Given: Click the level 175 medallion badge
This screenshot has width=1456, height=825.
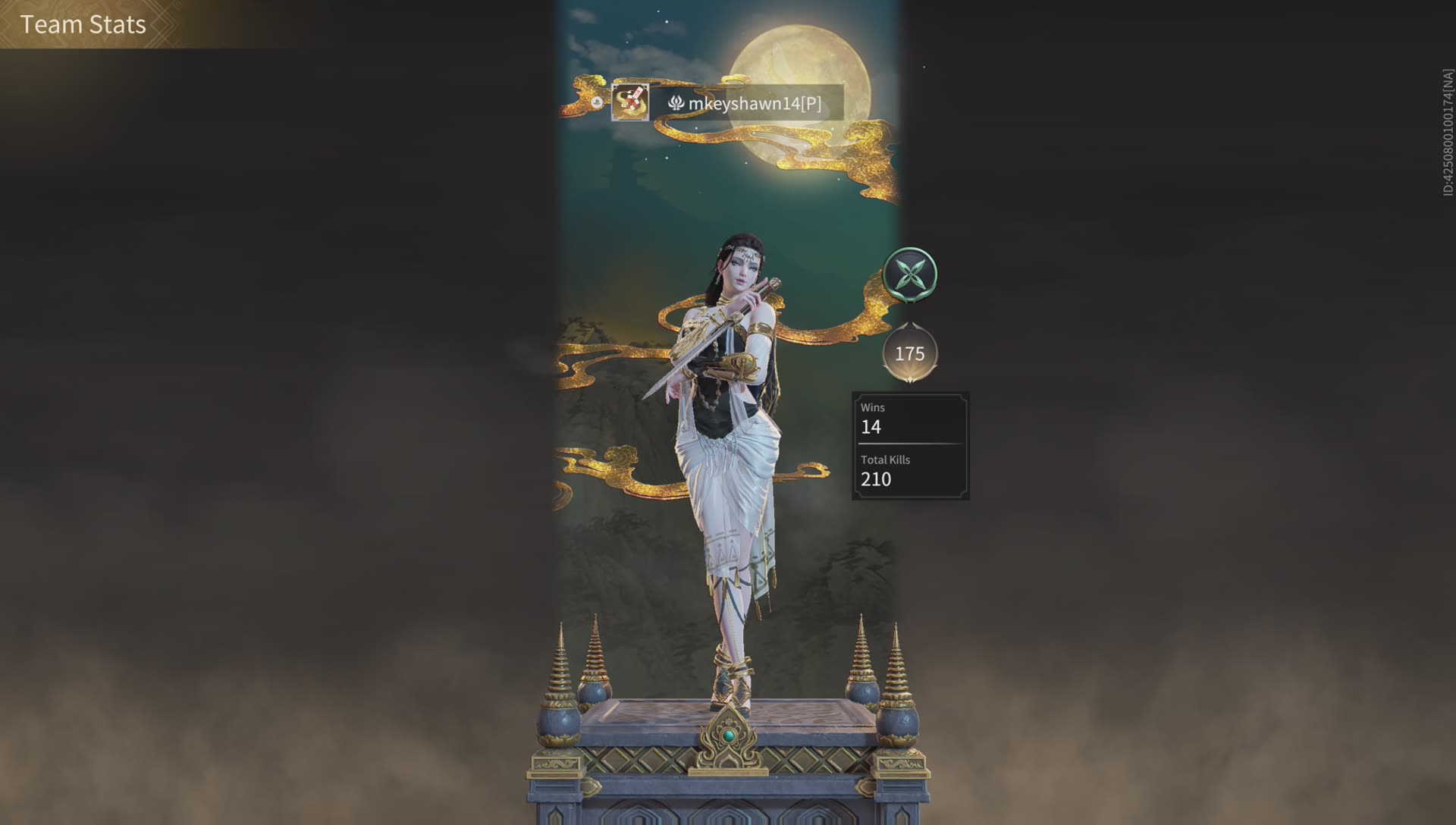Looking at the screenshot, I should tap(910, 352).
